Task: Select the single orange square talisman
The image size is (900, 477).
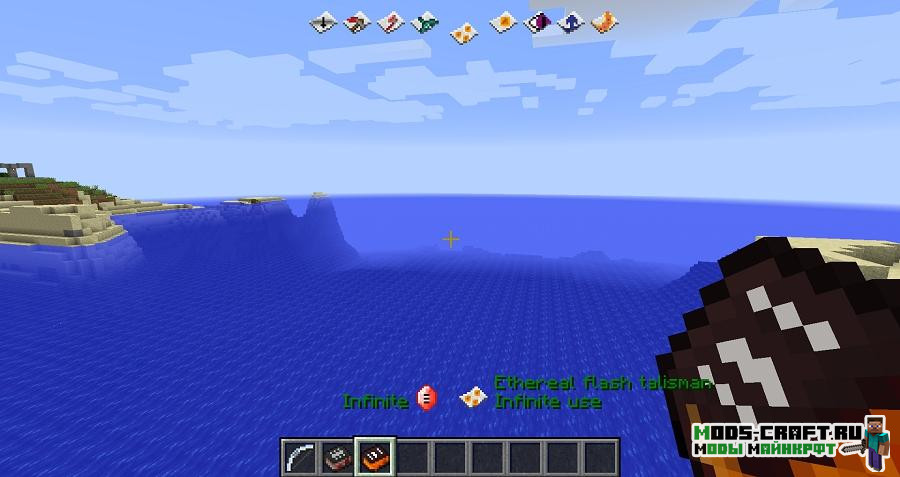Action: click(506, 21)
